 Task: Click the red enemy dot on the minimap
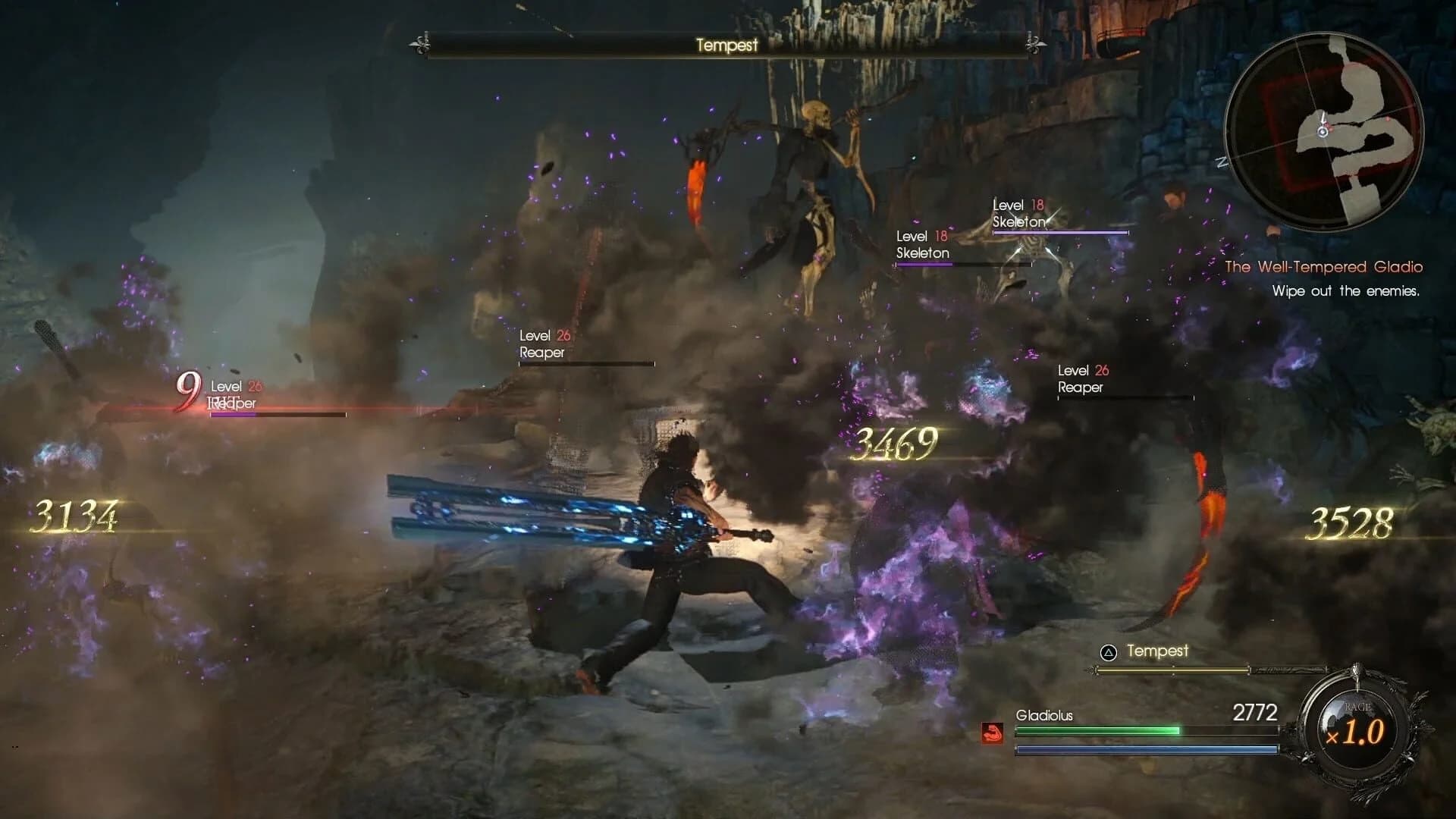(1389, 118)
